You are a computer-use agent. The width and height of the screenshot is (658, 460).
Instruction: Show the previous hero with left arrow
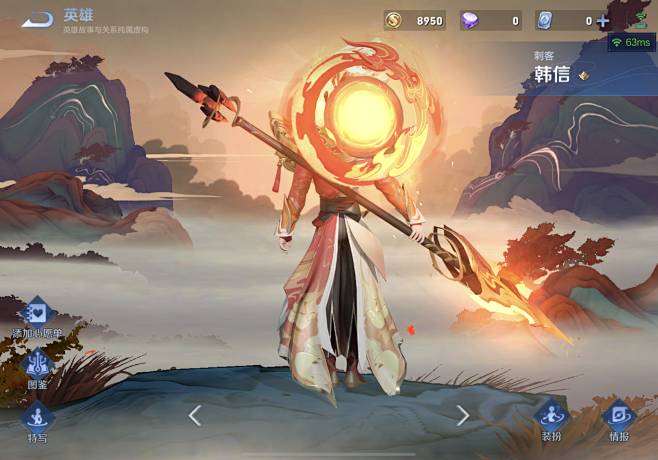pos(195,415)
